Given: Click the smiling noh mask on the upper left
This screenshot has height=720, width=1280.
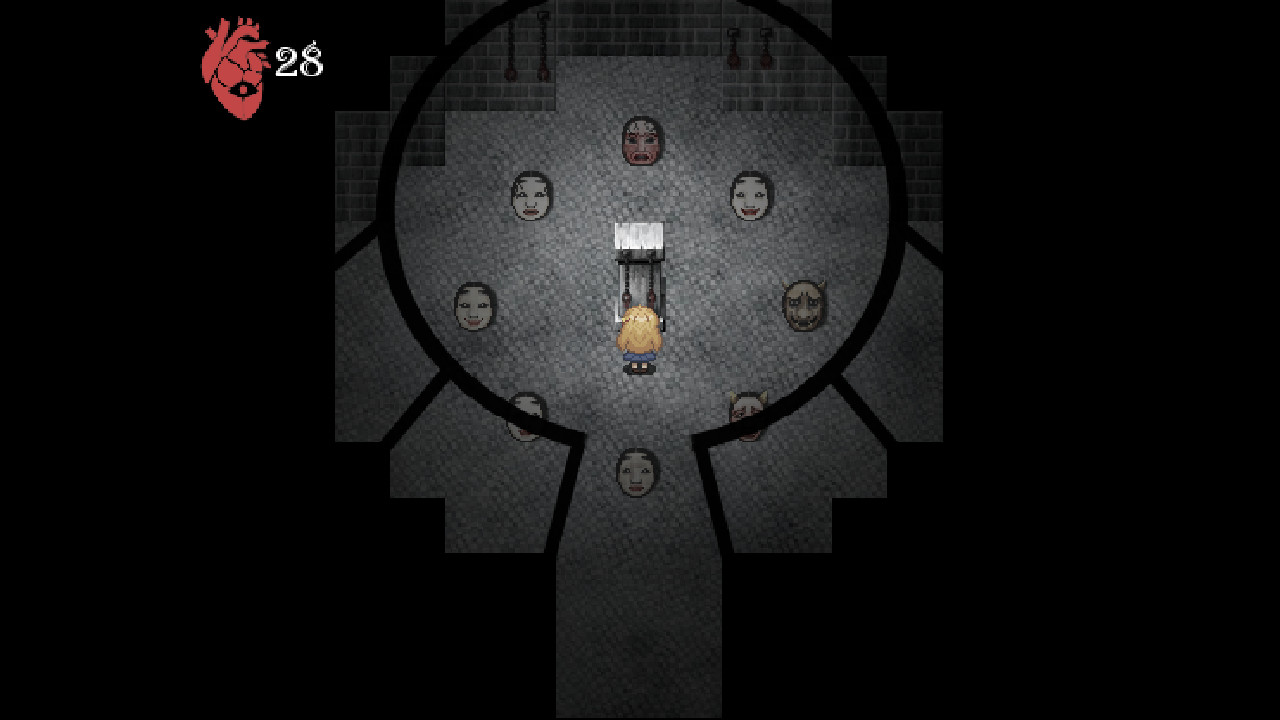Looking at the screenshot, I should (x=530, y=197).
